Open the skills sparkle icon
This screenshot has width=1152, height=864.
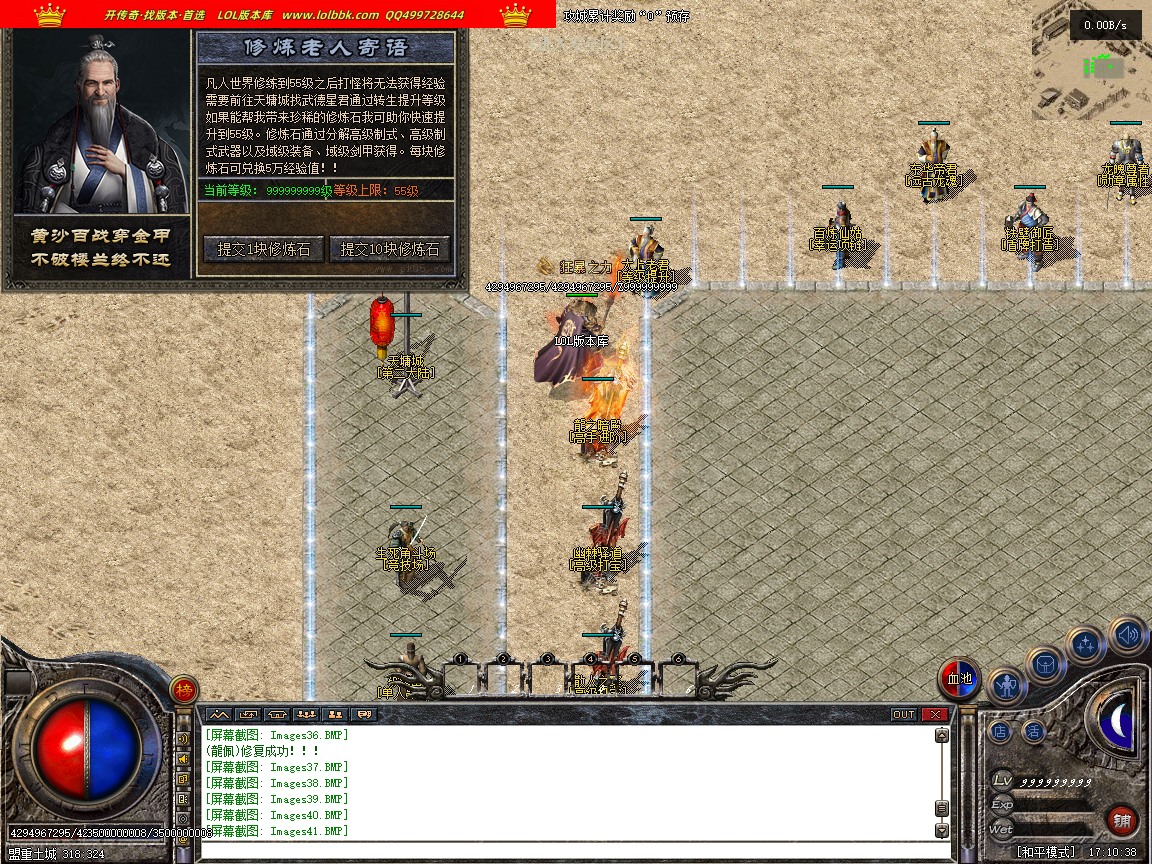[1085, 645]
